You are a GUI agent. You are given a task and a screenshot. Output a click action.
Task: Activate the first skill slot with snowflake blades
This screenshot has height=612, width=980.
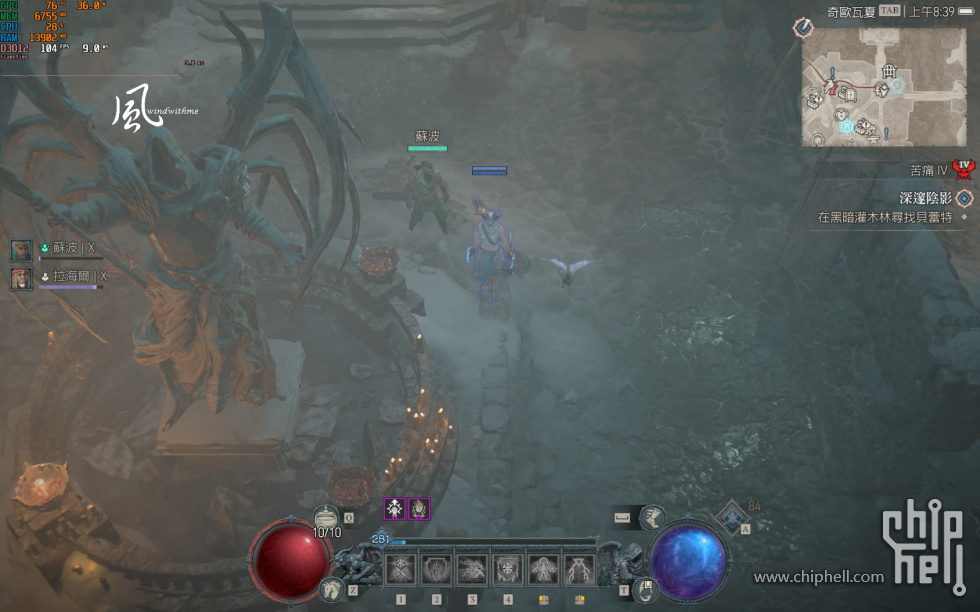coord(401,570)
